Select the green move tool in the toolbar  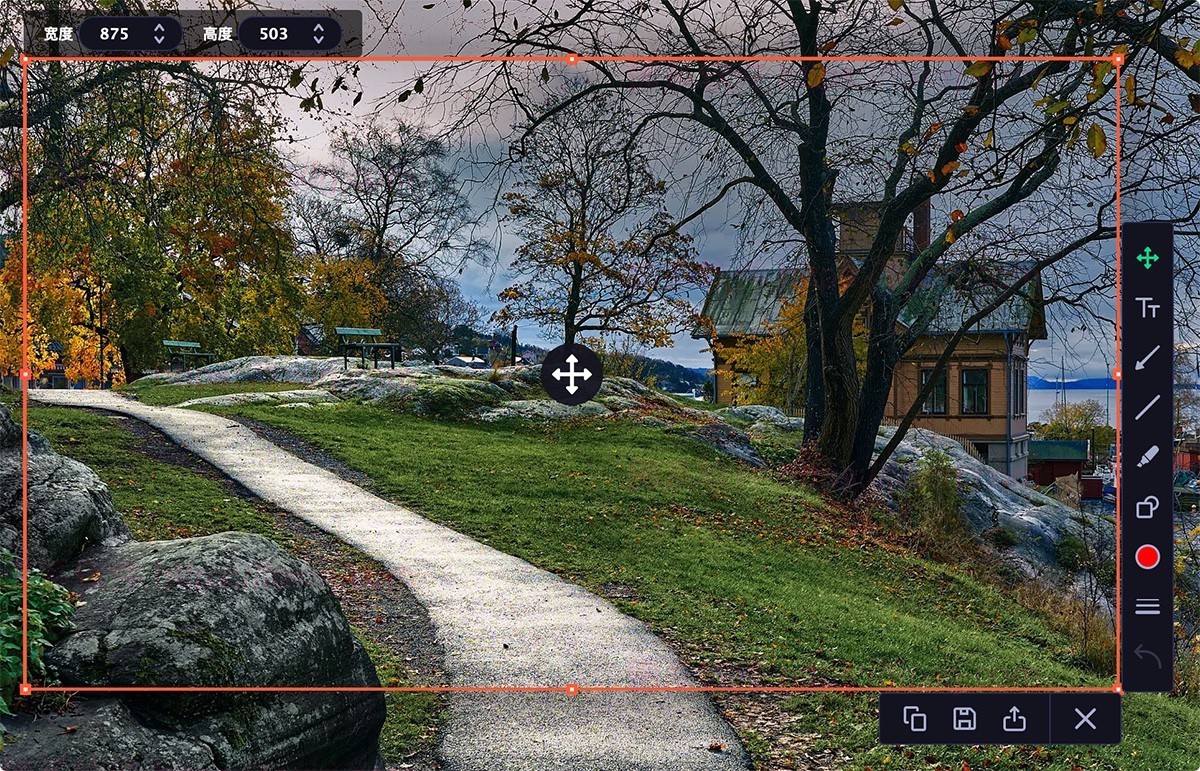click(x=1147, y=258)
